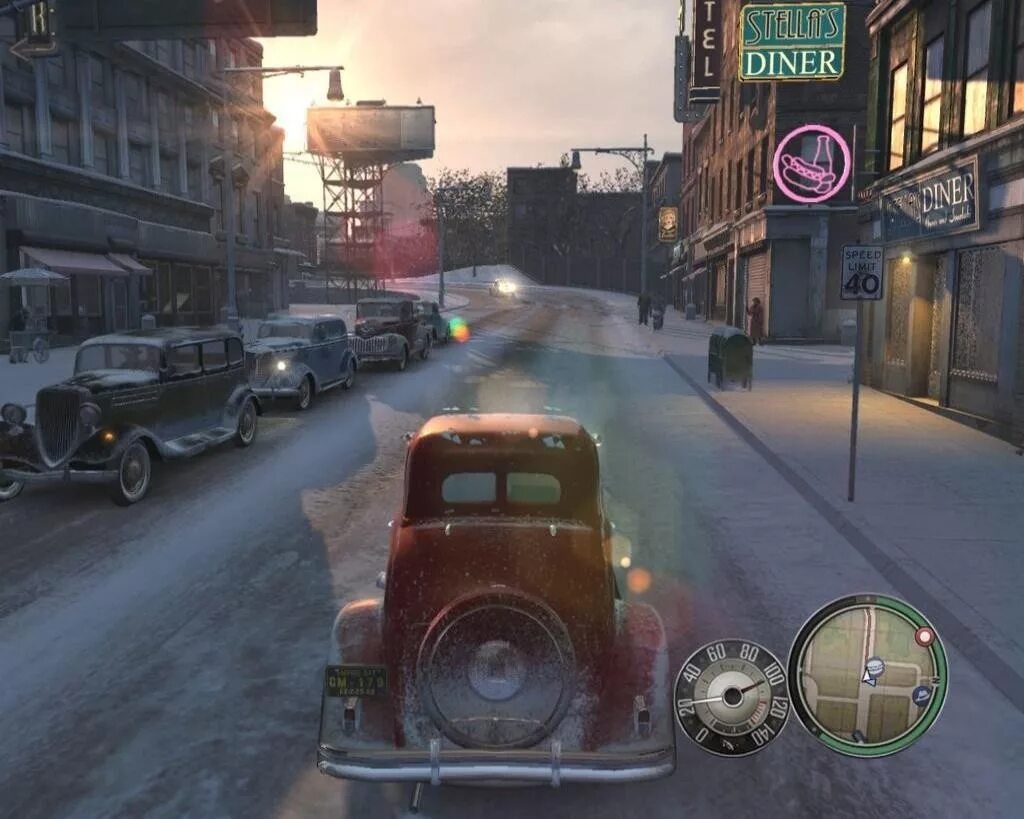1024x819 pixels.
Task: Click the circular minimap
Action: click(867, 672)
